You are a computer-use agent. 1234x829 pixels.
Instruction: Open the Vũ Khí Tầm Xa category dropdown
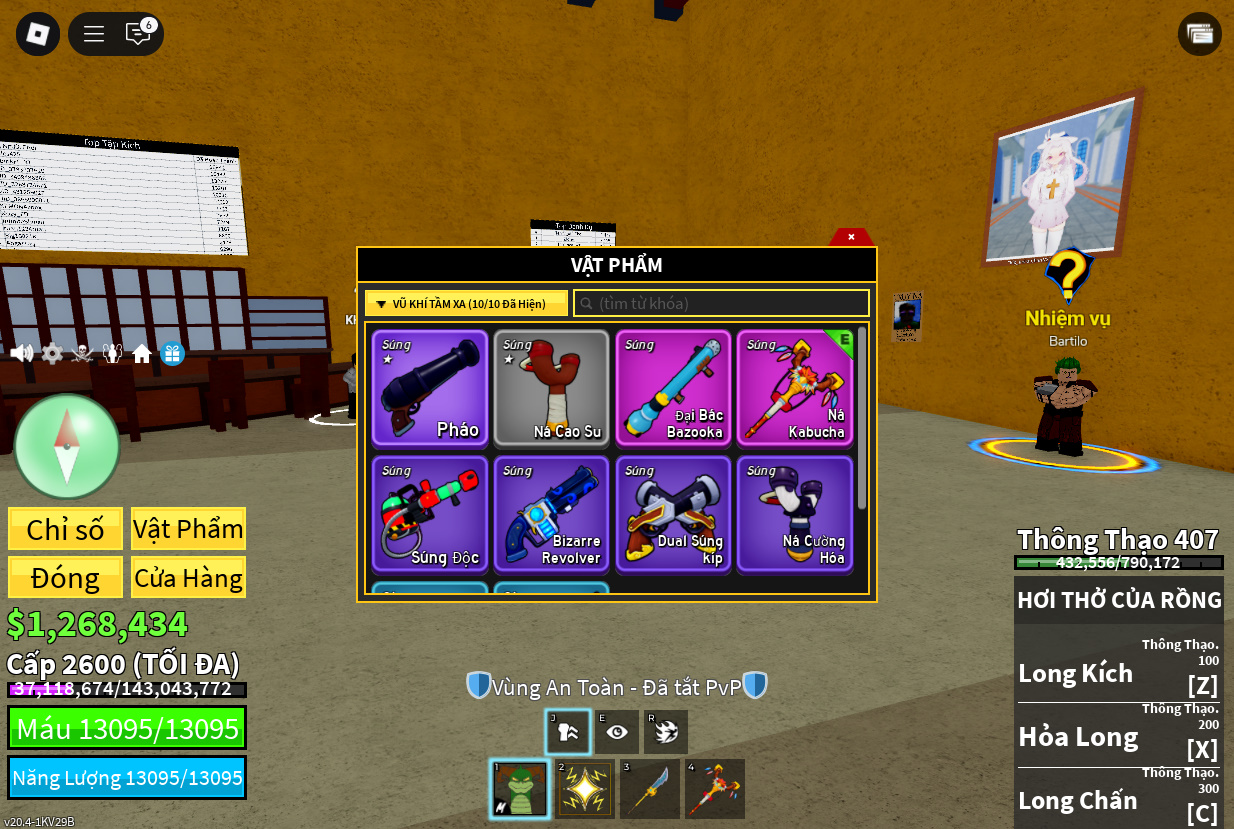click(x=466, y=303)
